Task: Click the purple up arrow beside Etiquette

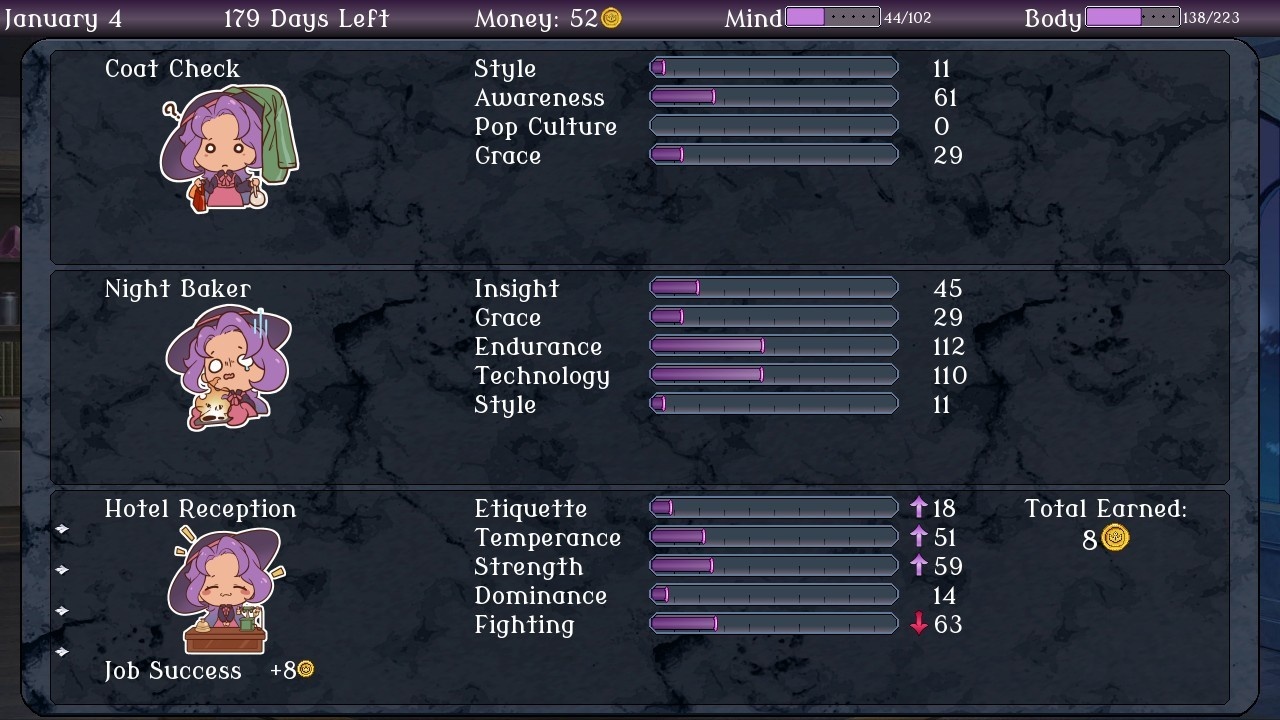Action: point(919,508)
